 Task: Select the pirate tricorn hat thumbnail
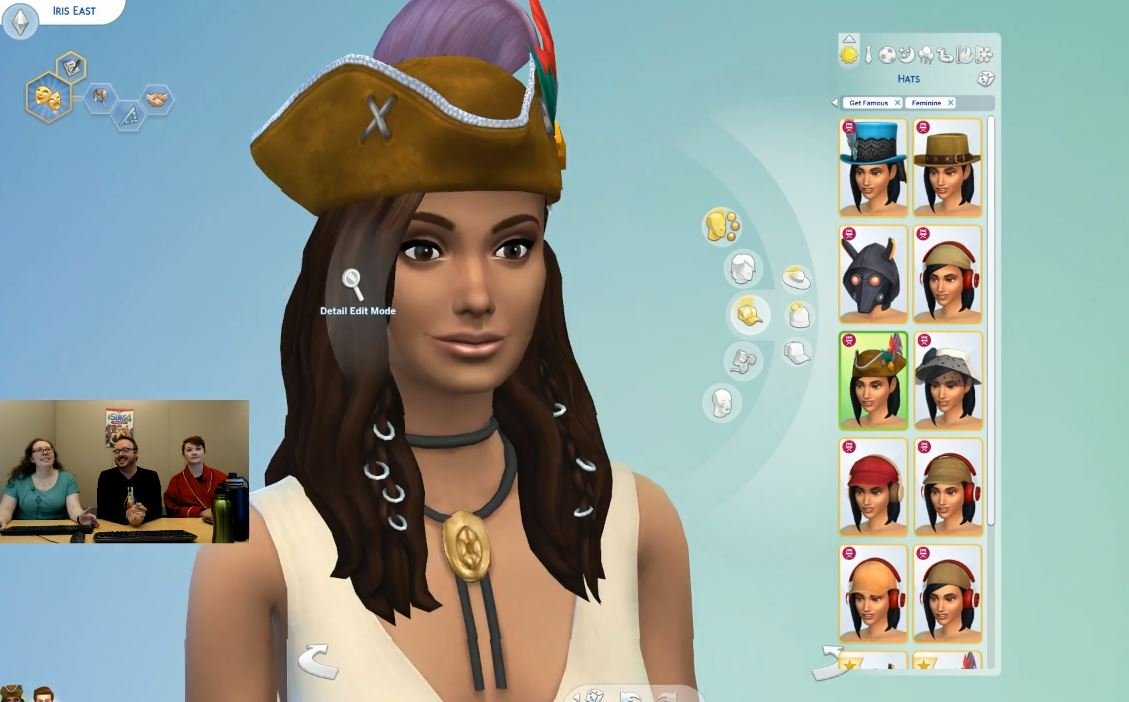pyautogui.click(x=873, y=381)
